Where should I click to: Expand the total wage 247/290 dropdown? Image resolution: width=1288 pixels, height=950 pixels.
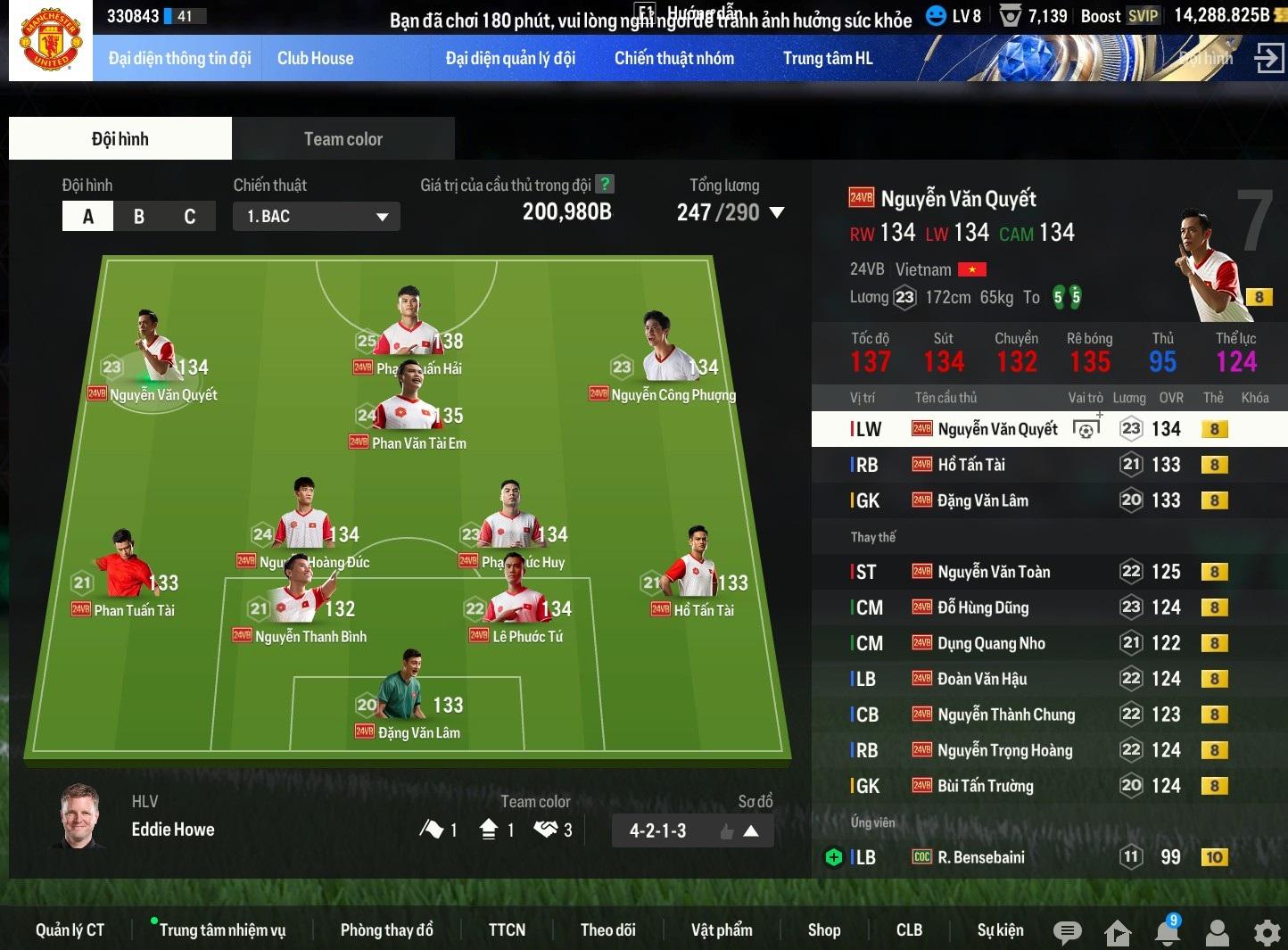(x=776, y=213)
